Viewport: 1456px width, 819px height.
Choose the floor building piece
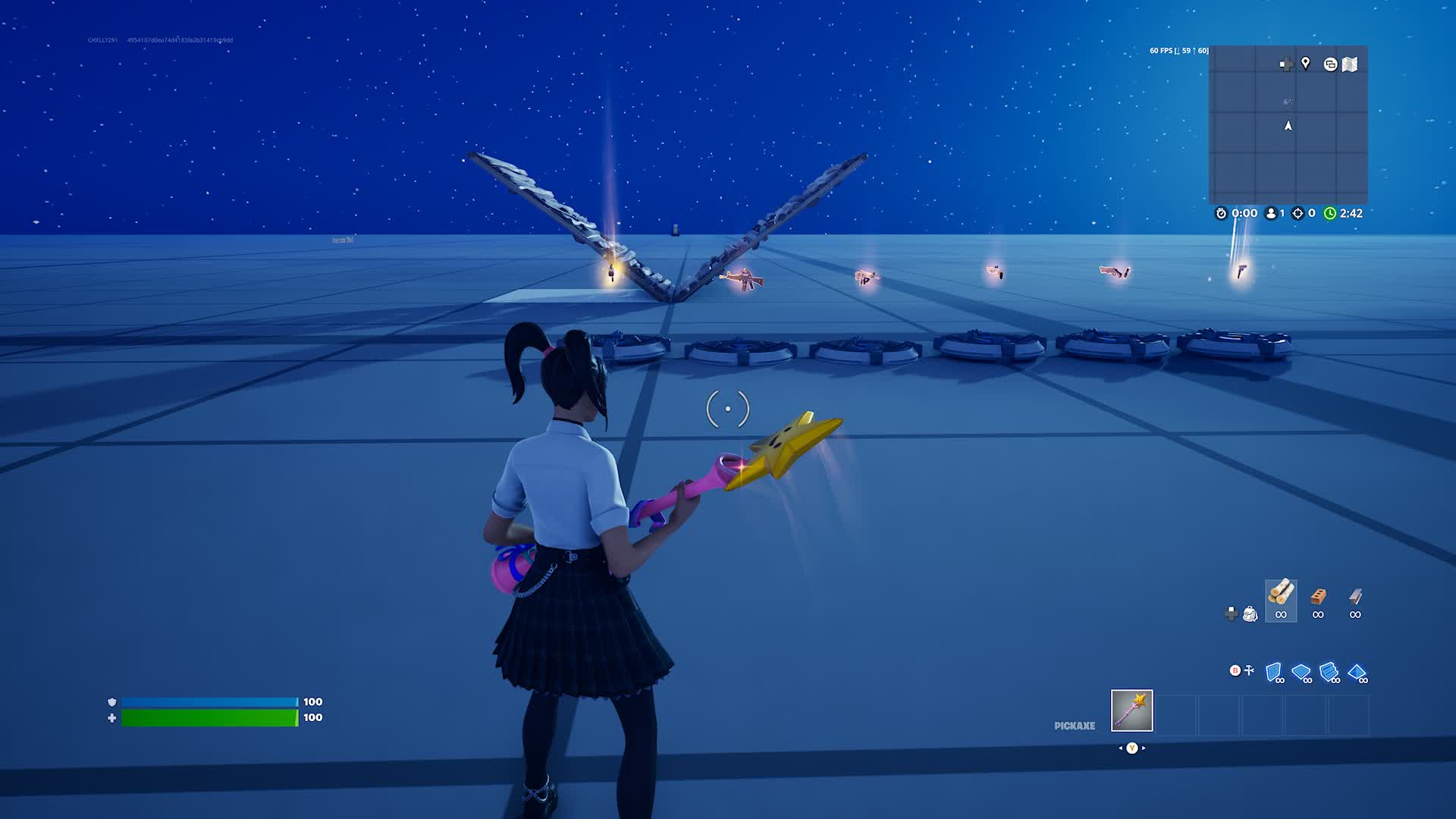[1301, 672]
